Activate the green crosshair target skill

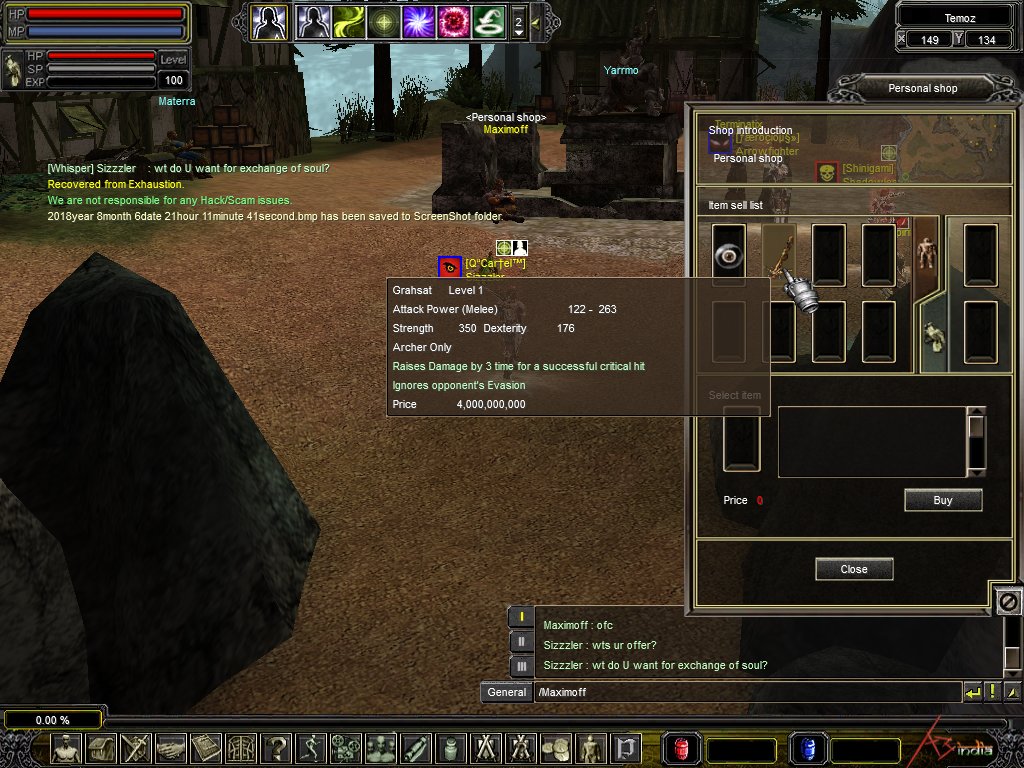384,21
